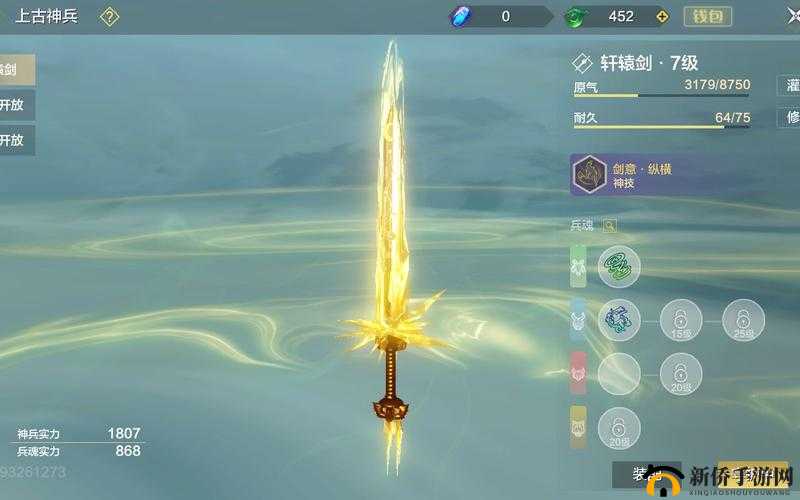Image resolution: width=800 pixels, height=500 pixels.
Task: Add more green jade currency with plus
Action: [660, 16]
